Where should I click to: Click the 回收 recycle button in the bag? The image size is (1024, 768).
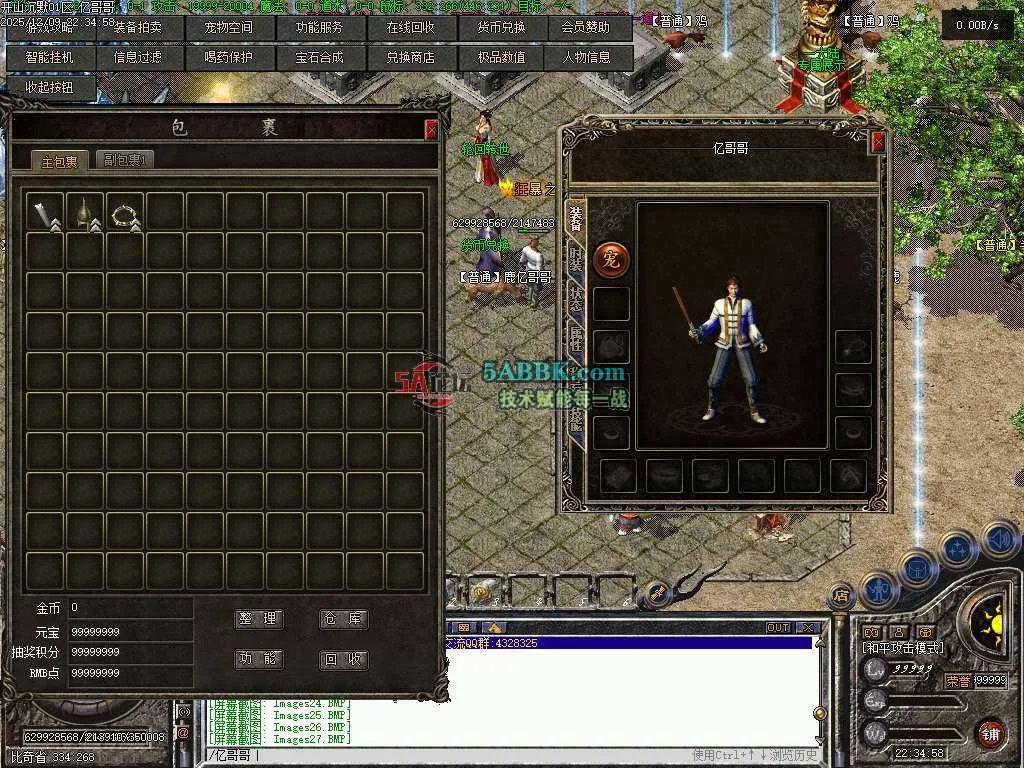click(343, 660)
